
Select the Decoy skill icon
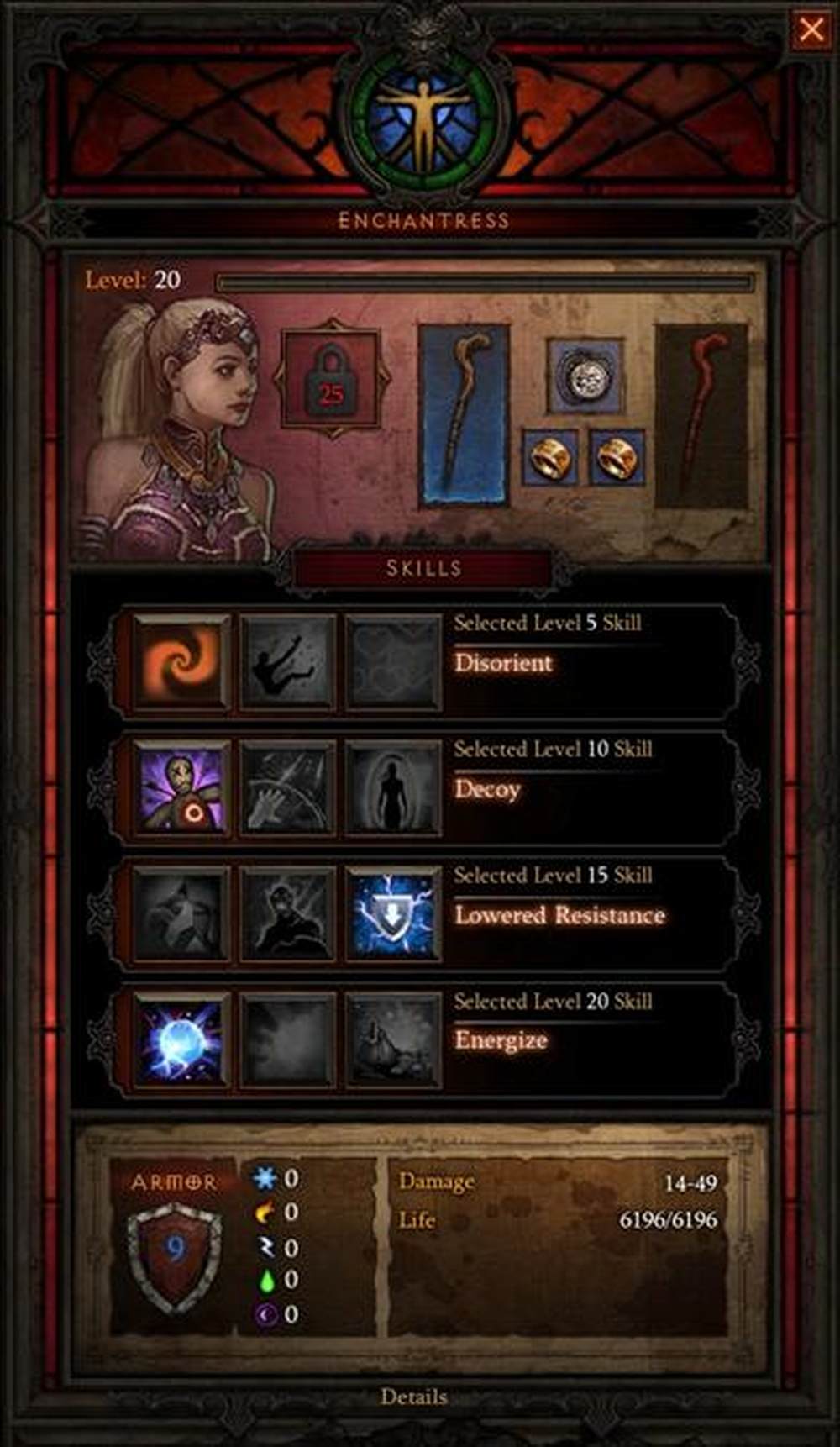(181, 788)
